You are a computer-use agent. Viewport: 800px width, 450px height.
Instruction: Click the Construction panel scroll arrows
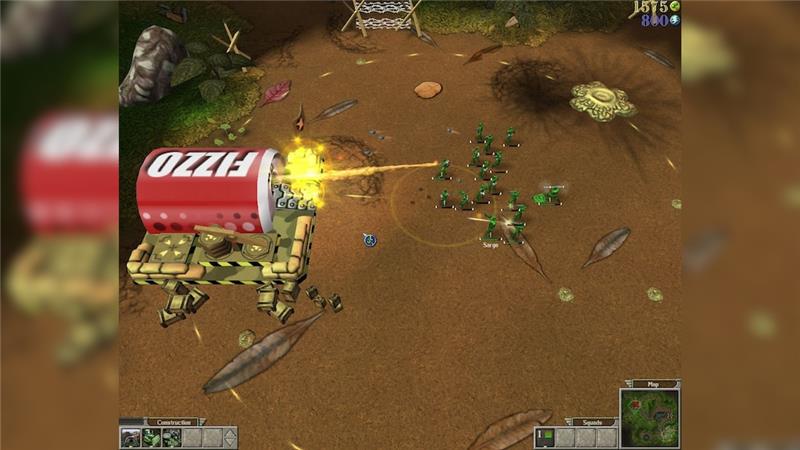click(230, 438)
